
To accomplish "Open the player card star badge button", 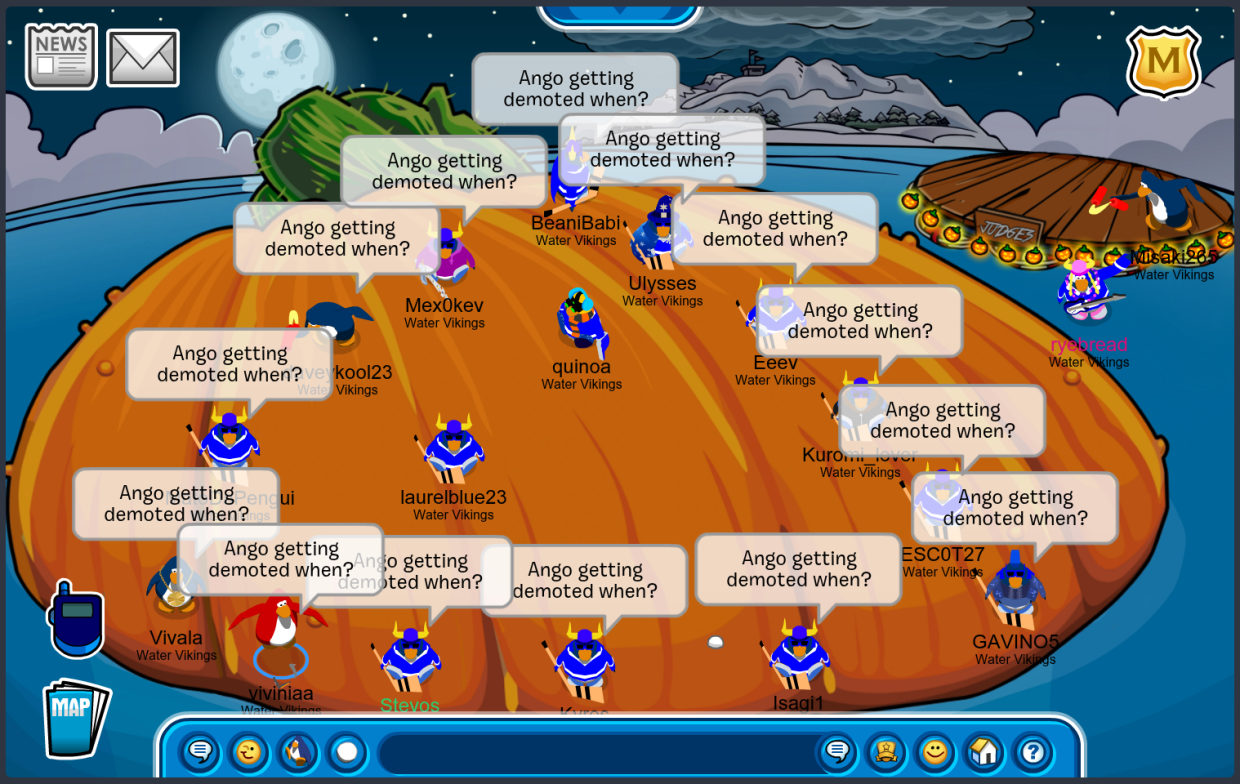I will 886,751.
